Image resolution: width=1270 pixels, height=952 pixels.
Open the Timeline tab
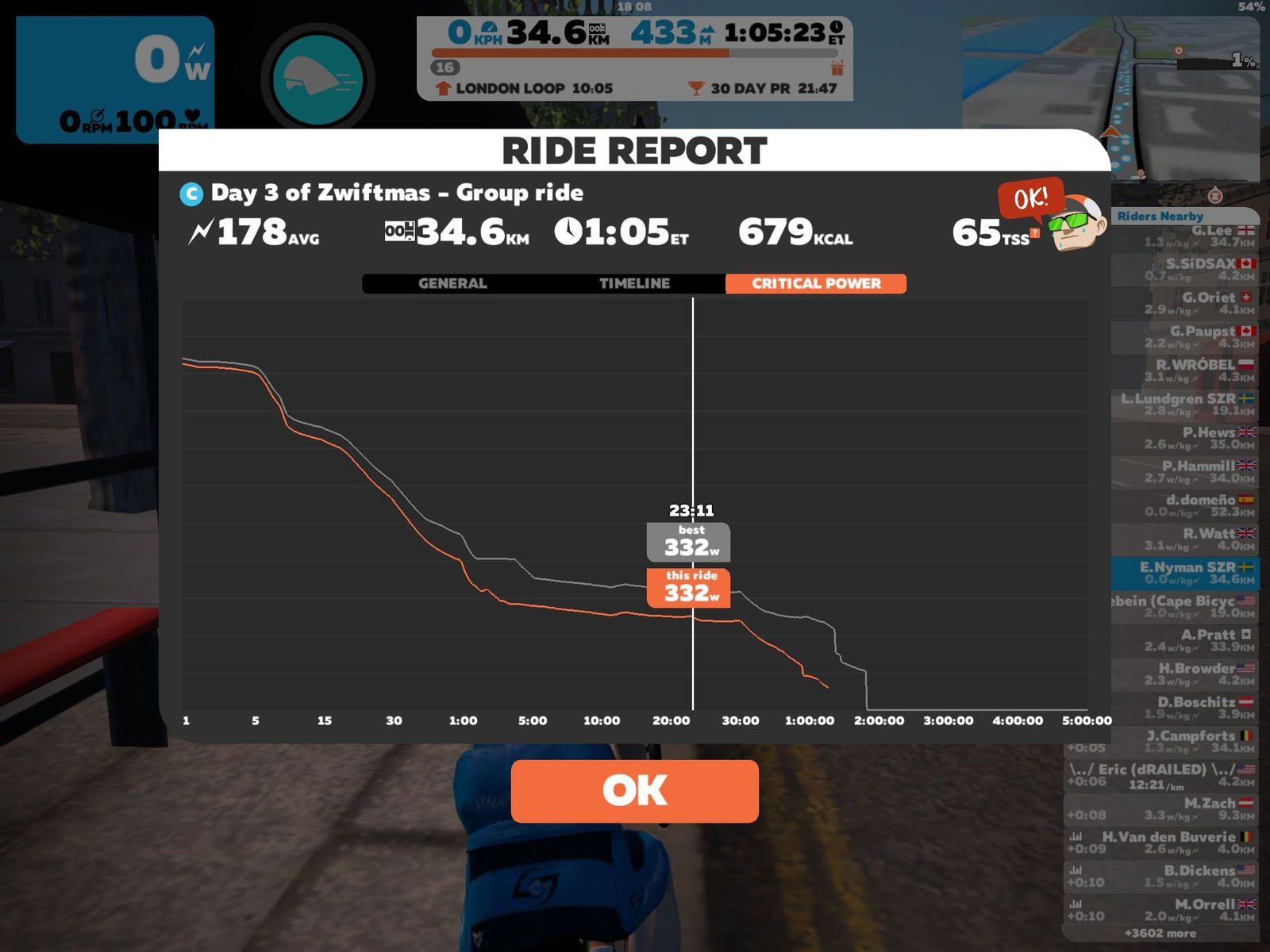click(x=634, y=283)
